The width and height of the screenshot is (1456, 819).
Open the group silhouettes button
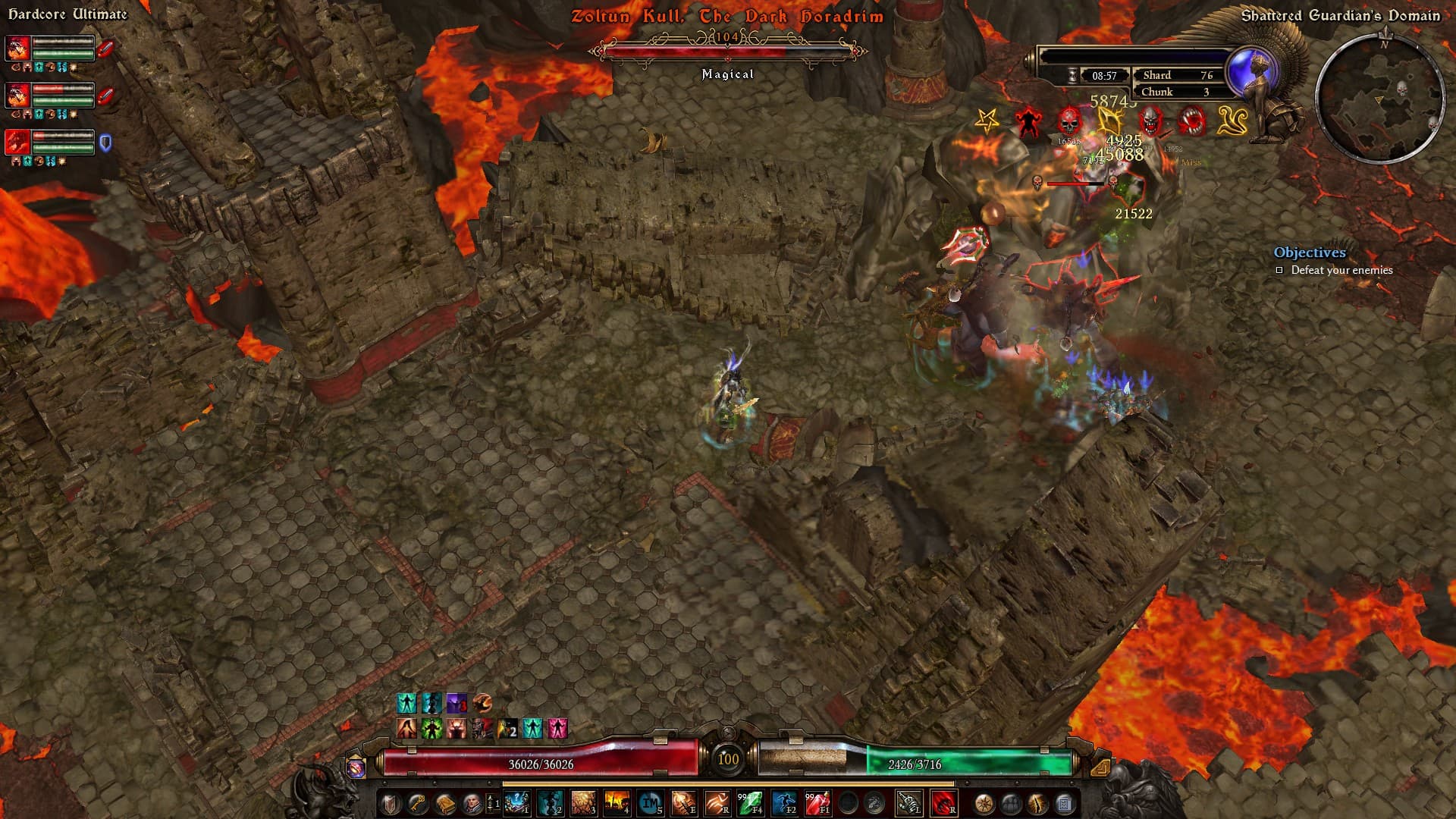(x=1011, y=803)
